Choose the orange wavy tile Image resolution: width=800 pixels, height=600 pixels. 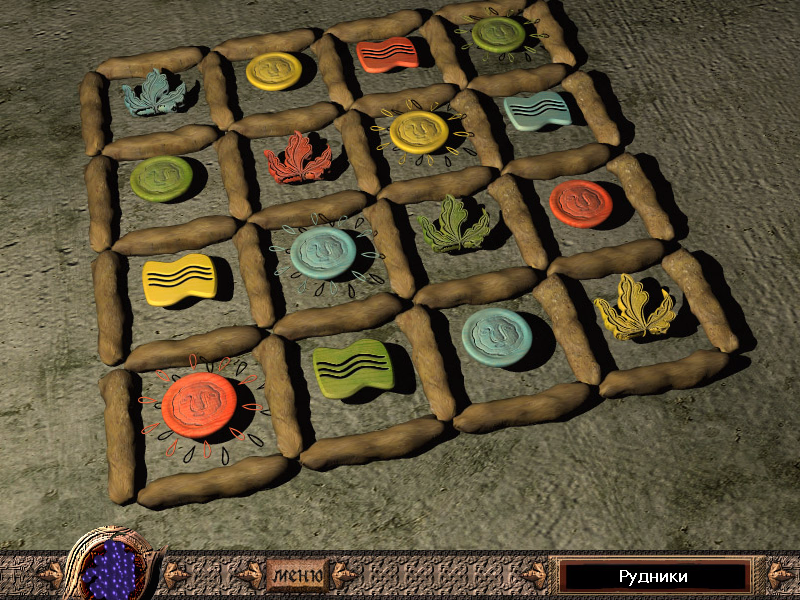click(x=386, y=53)
